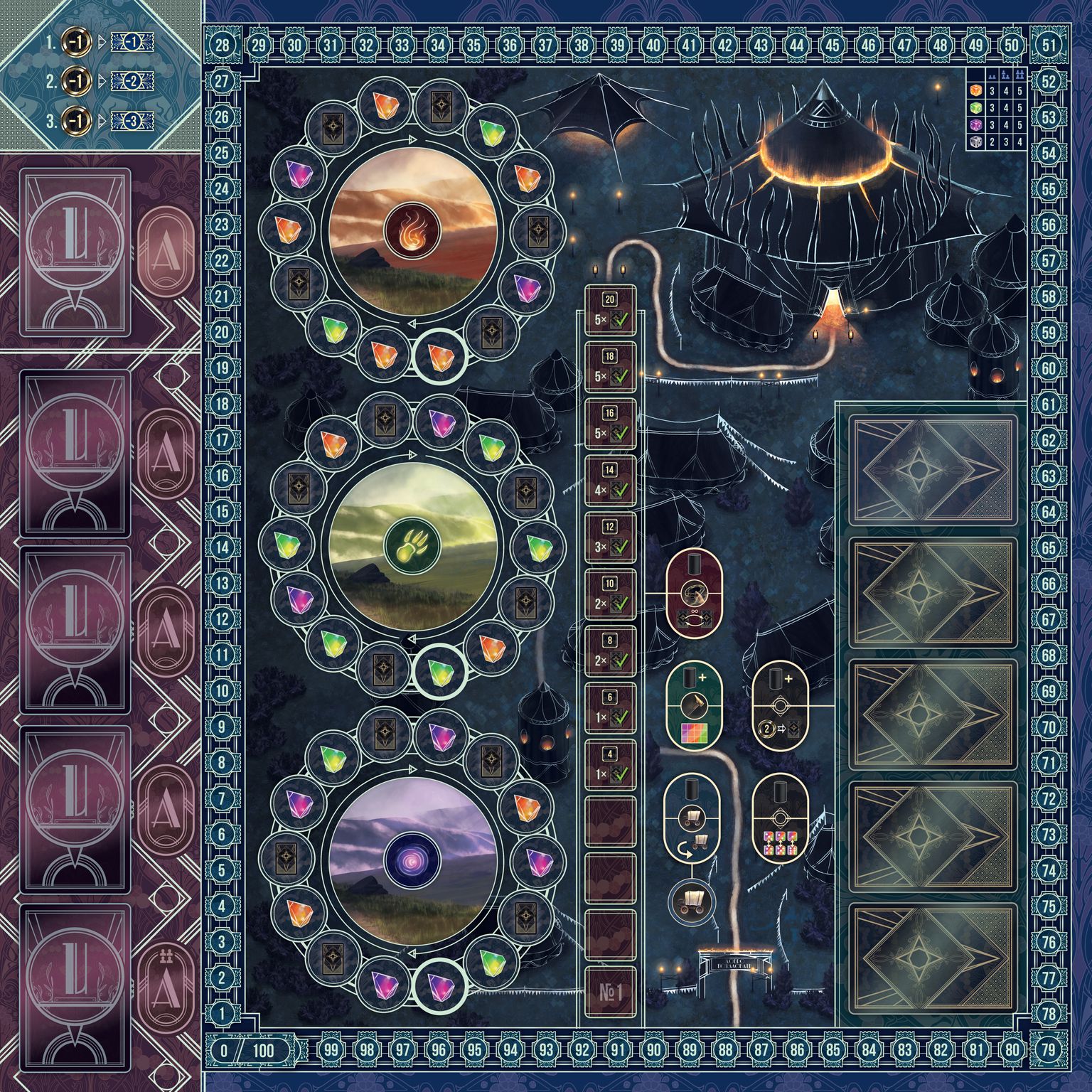Viewport: 1092px width, 1092px height.
Task: Choose the track space labeled 10
Action: point(609,595)
